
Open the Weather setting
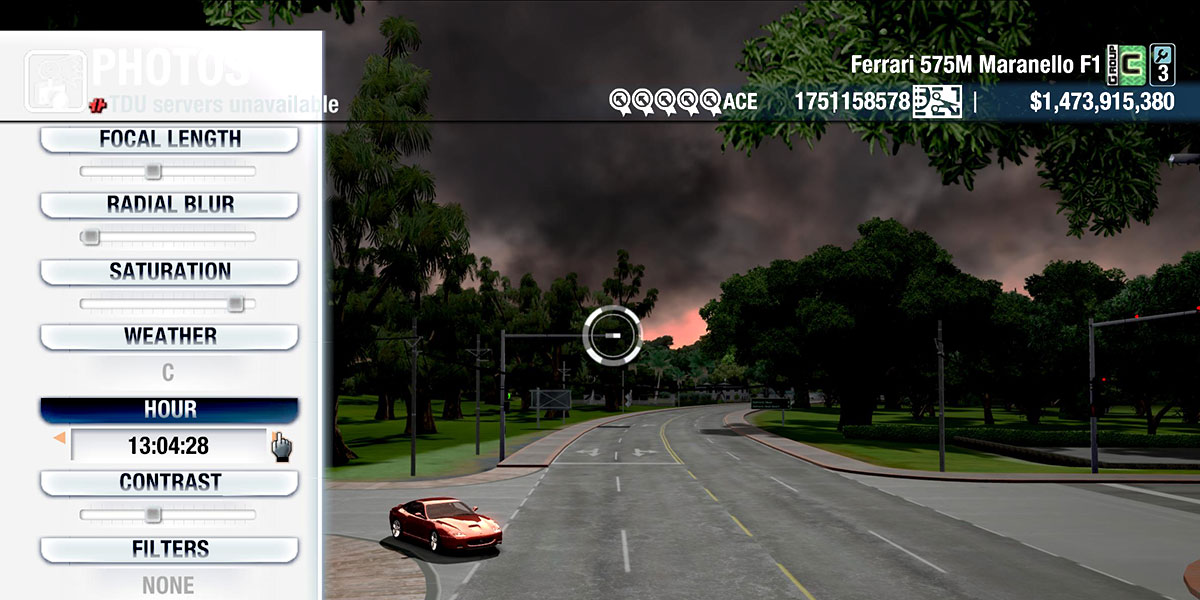tap(169, 337)
